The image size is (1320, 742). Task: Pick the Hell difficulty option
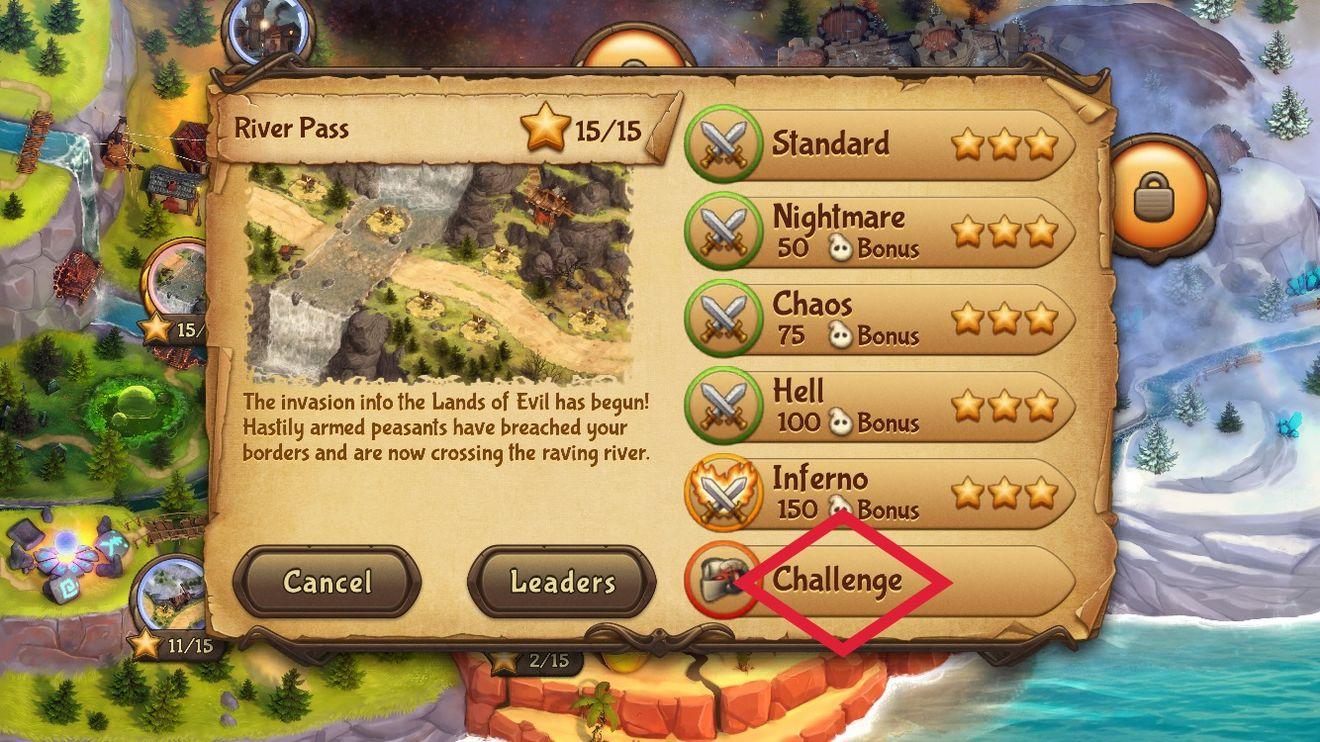point(880,406)
